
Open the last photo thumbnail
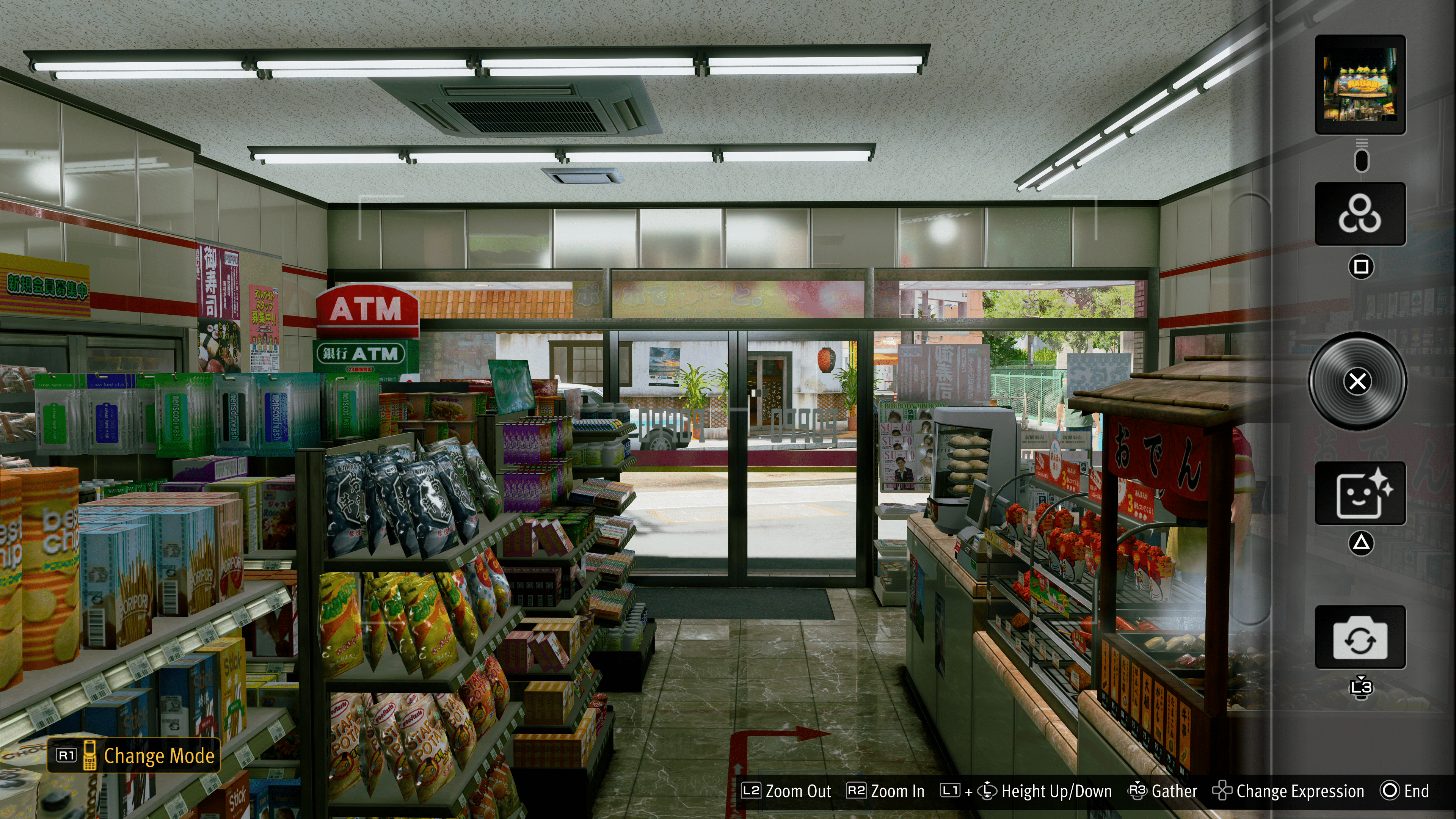1360,84
